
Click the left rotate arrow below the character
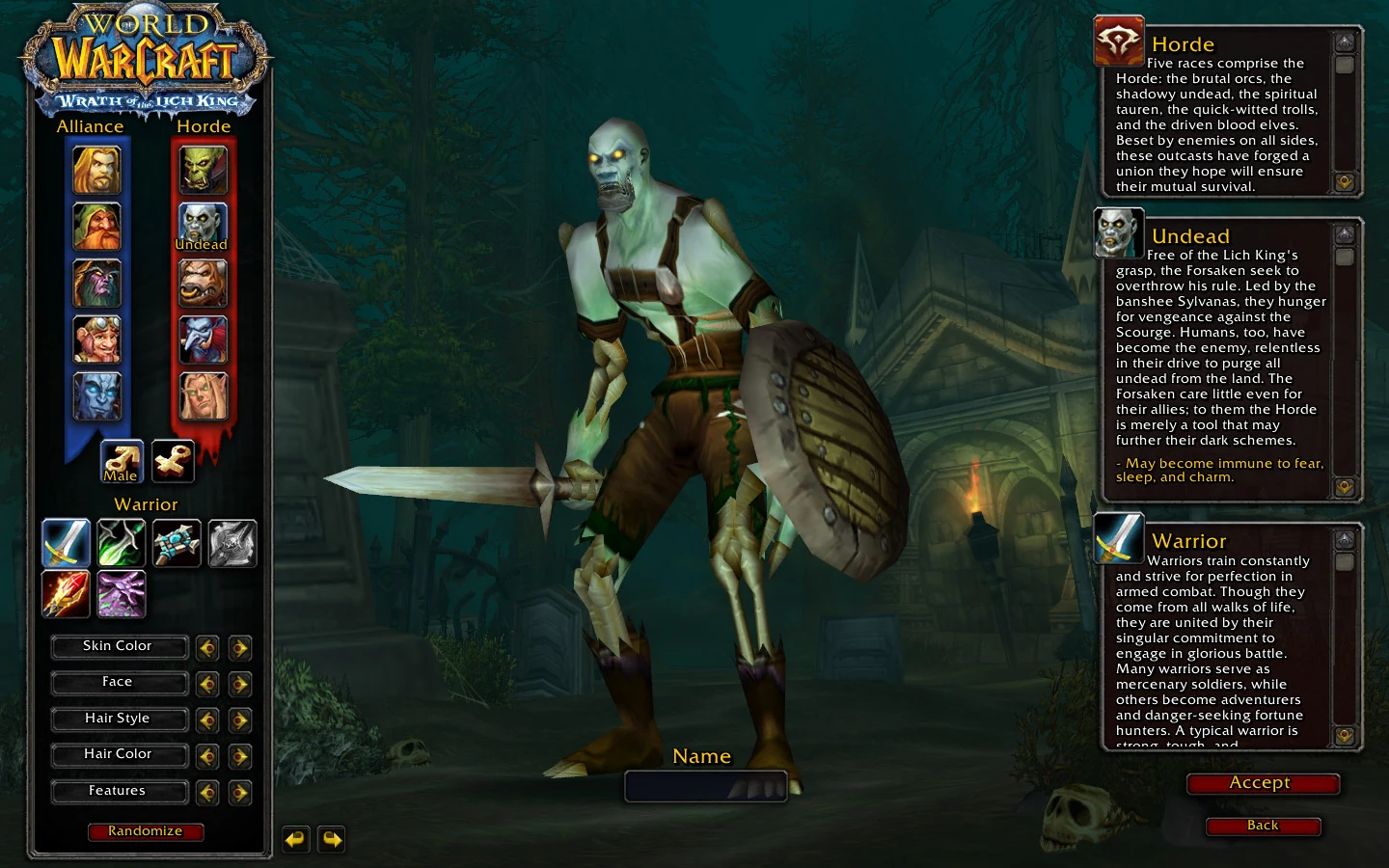[296, 839]
